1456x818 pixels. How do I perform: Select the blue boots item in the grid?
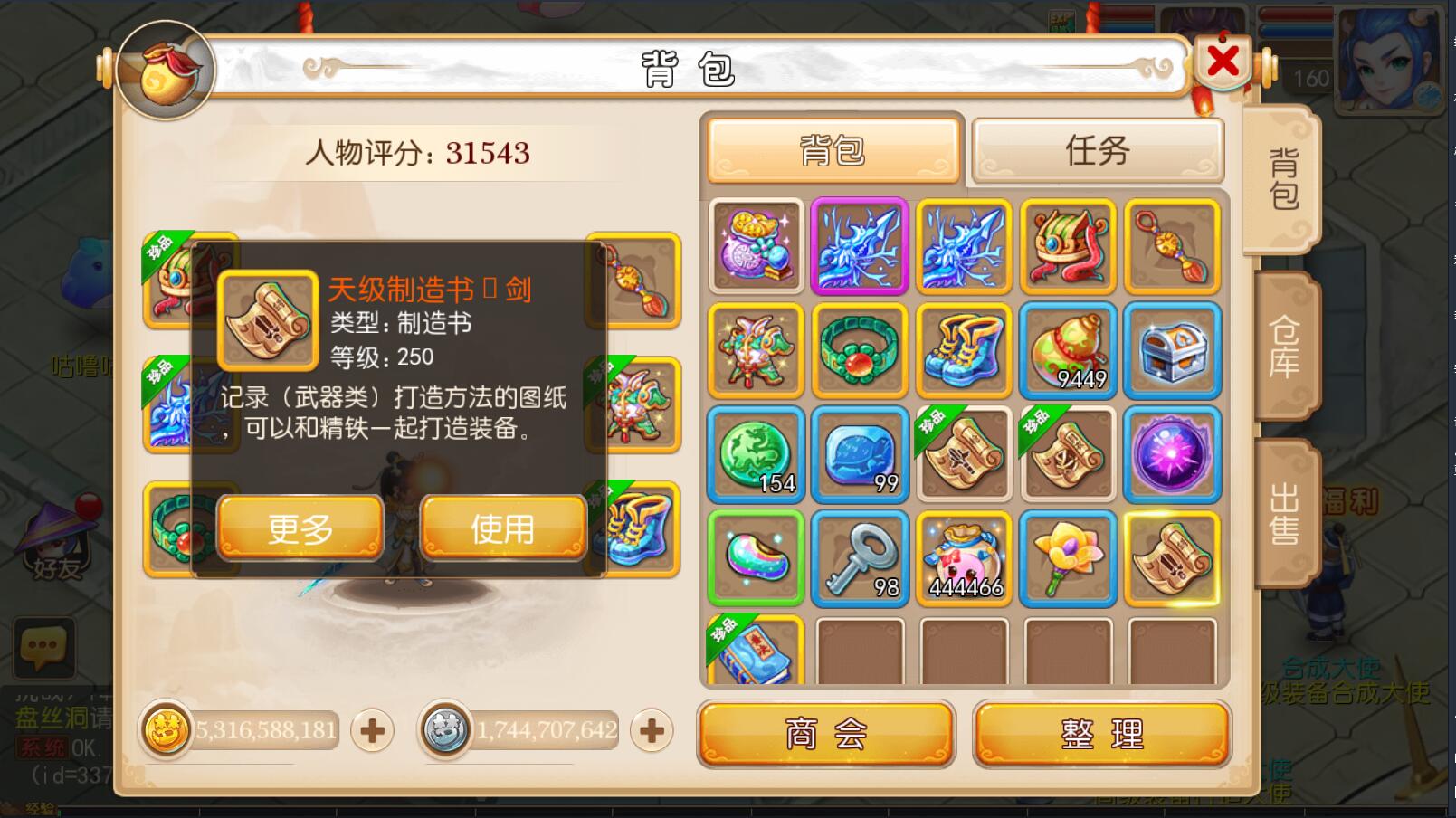point(963,350)
